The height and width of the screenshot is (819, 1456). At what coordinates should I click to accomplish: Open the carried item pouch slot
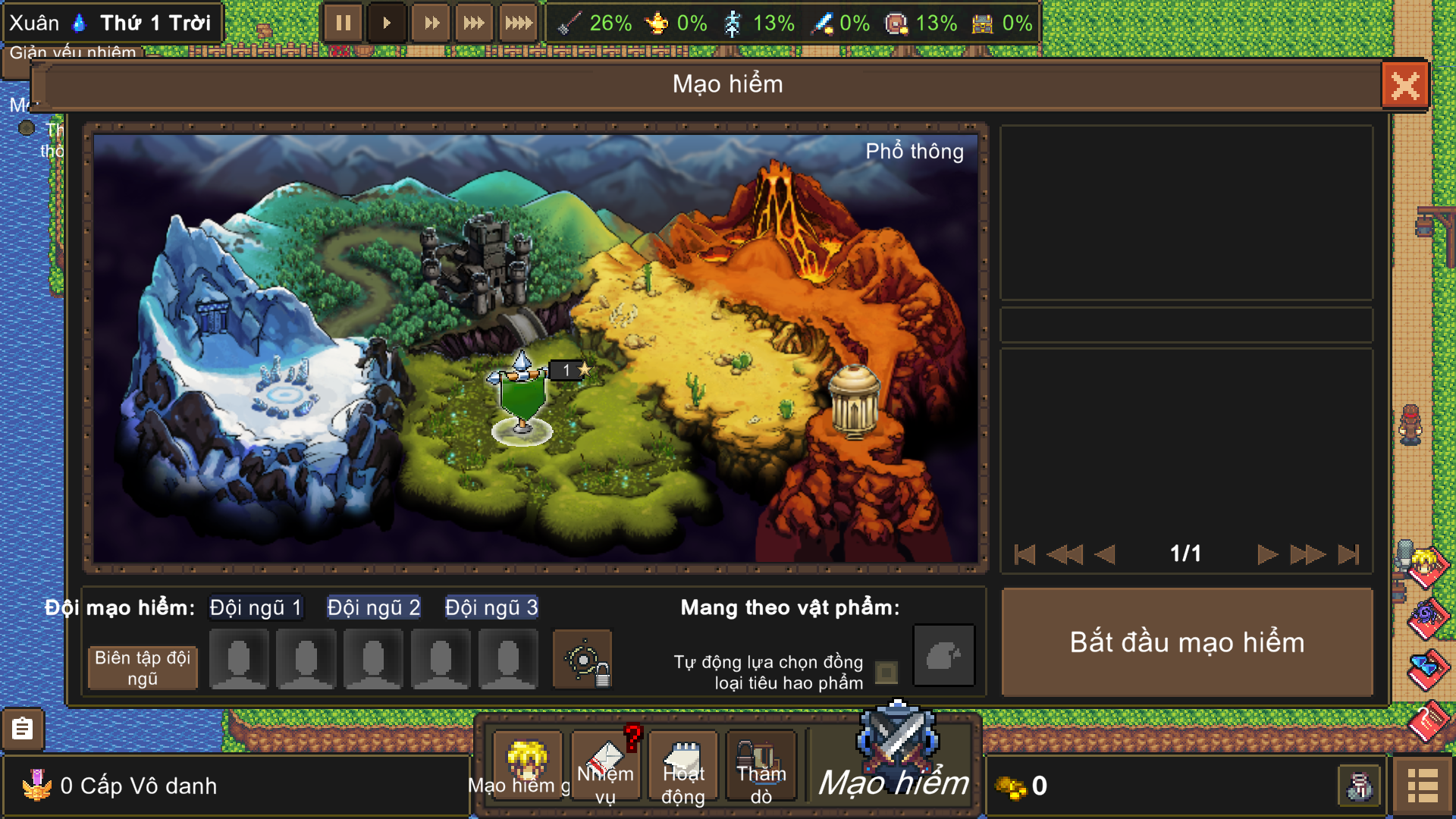(943, 656)
